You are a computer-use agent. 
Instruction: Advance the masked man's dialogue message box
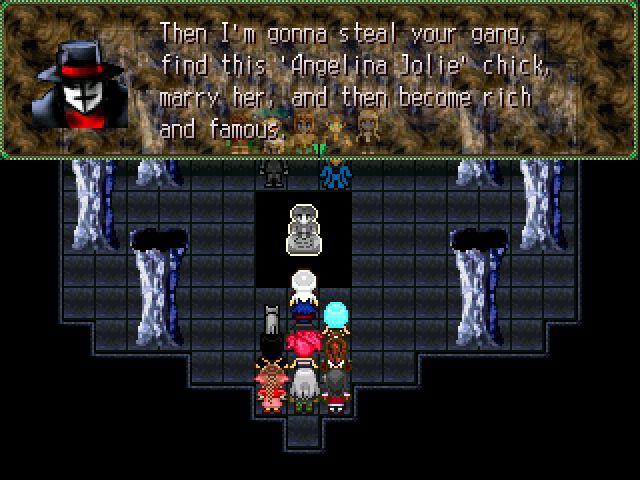pyautogui.click(x=320, y=80)
